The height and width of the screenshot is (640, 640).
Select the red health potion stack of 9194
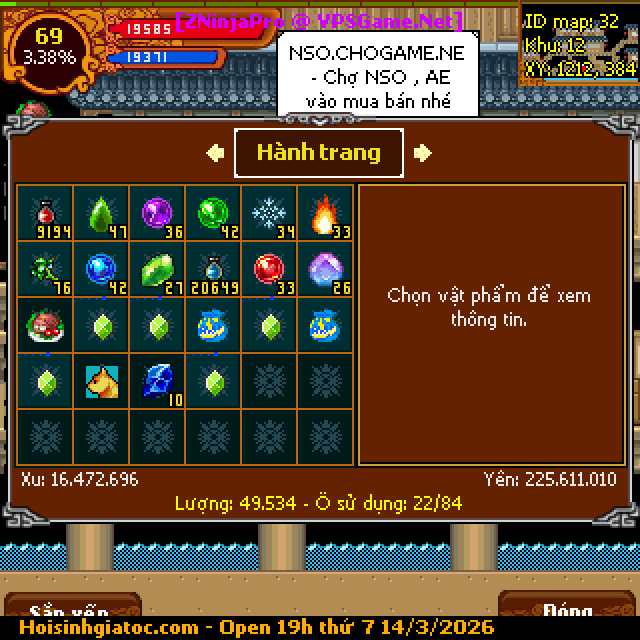tap(45, 213)
